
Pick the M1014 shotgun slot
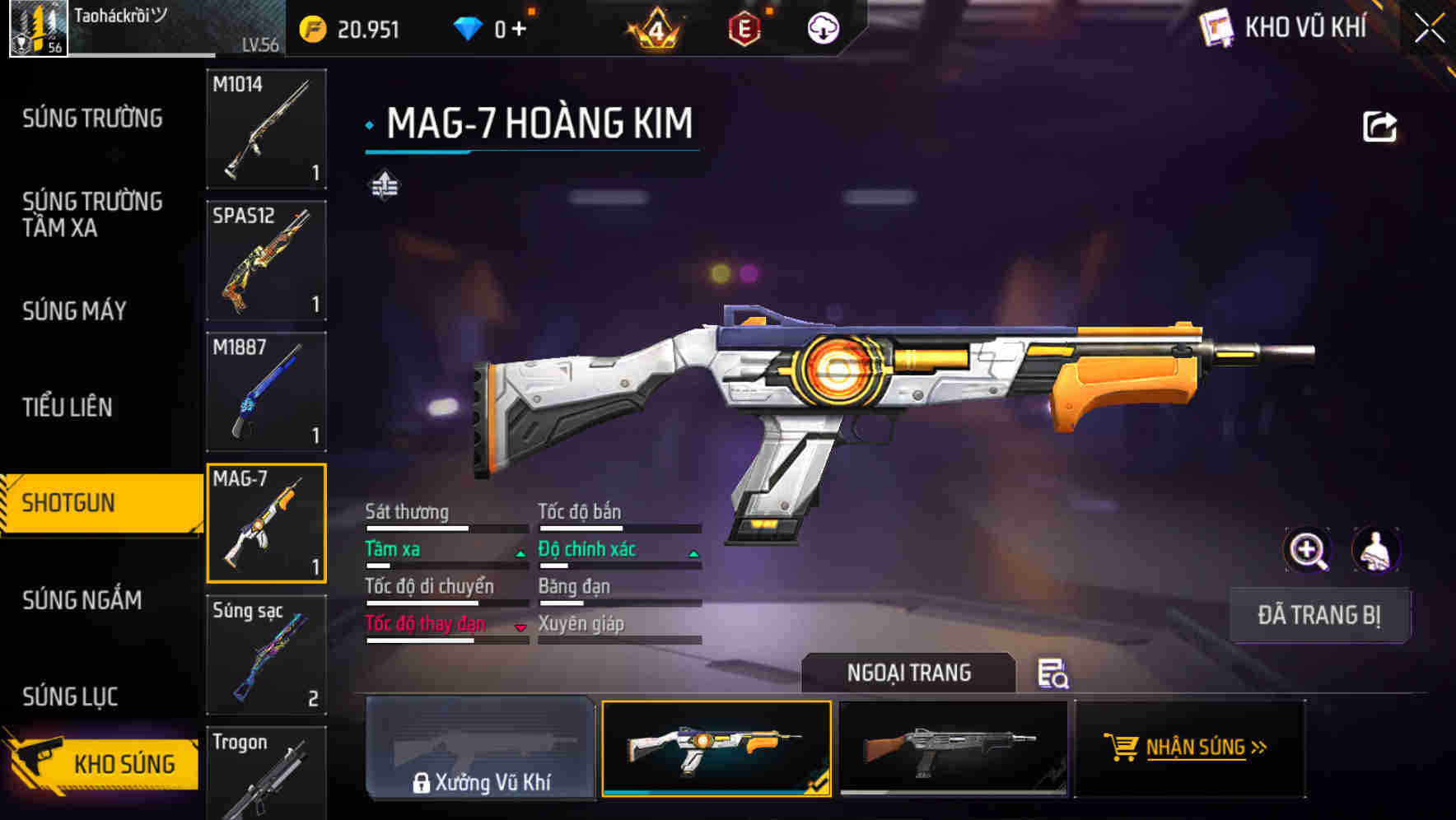tap(266, 129)
